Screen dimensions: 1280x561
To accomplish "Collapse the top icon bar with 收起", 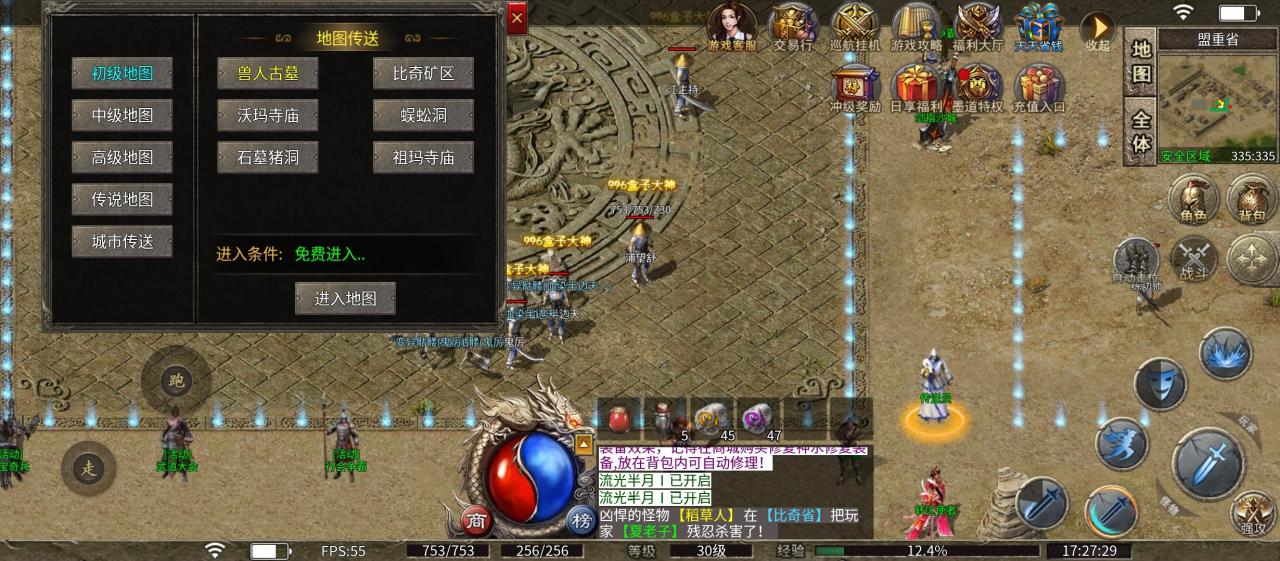I will coord(1097,28).
